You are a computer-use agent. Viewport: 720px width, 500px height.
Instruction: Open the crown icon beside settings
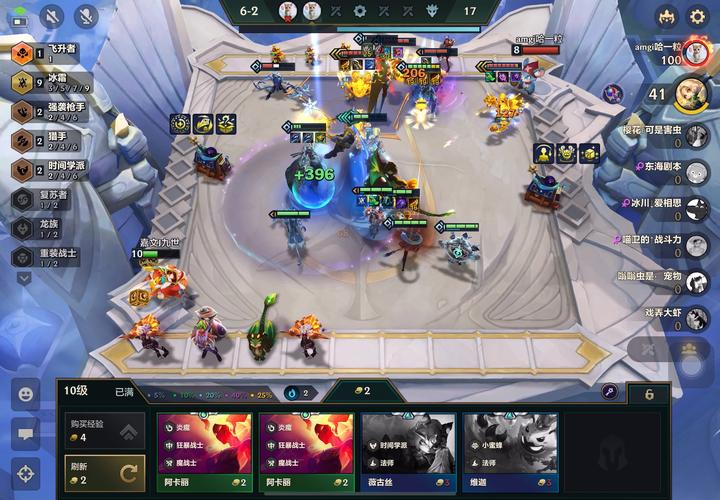tap(666, 16)
